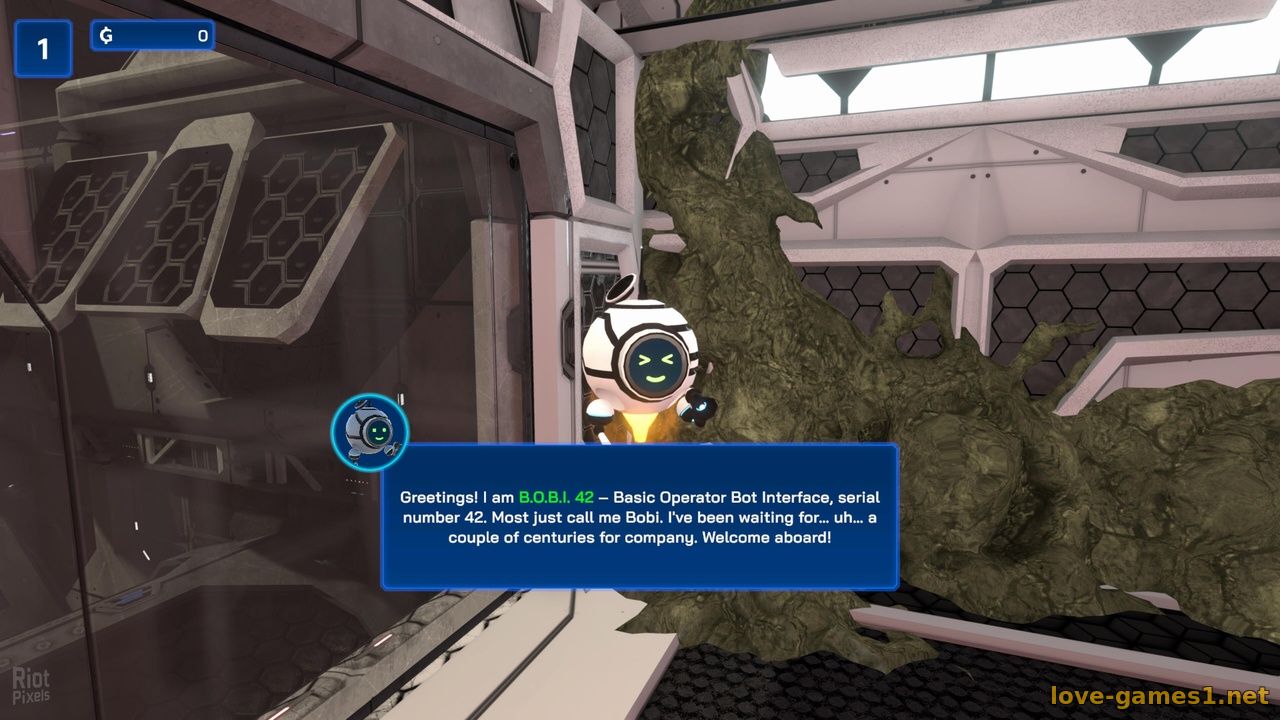Viewport: 1280px width, 720px height.
Task: Select the level 1 badge
Action: click(x=43, y=49)
